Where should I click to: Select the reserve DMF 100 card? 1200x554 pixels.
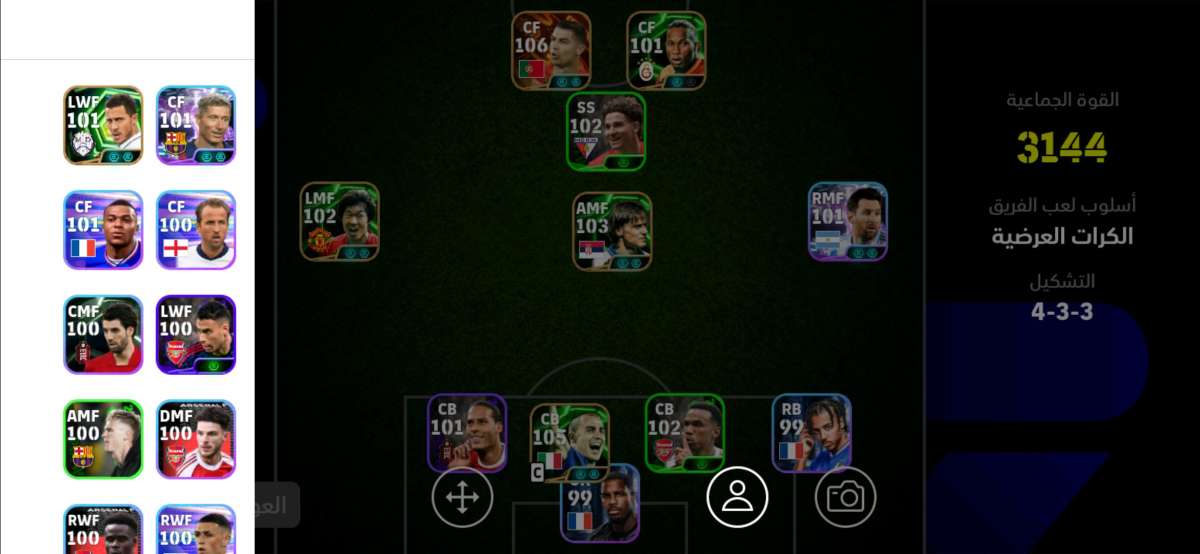196,439
